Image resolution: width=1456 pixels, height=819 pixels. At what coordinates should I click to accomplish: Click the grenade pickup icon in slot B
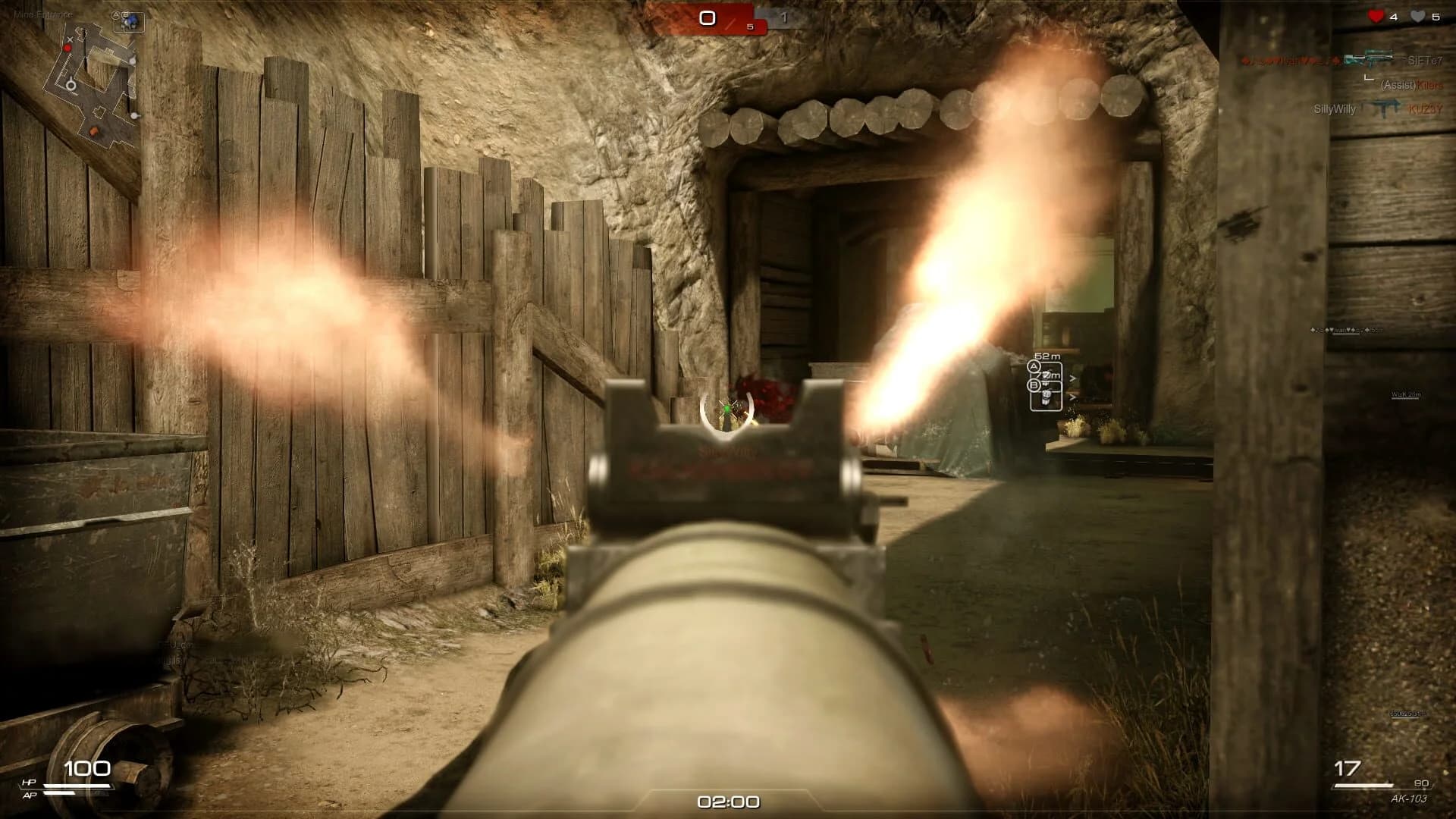point(1046,397)
